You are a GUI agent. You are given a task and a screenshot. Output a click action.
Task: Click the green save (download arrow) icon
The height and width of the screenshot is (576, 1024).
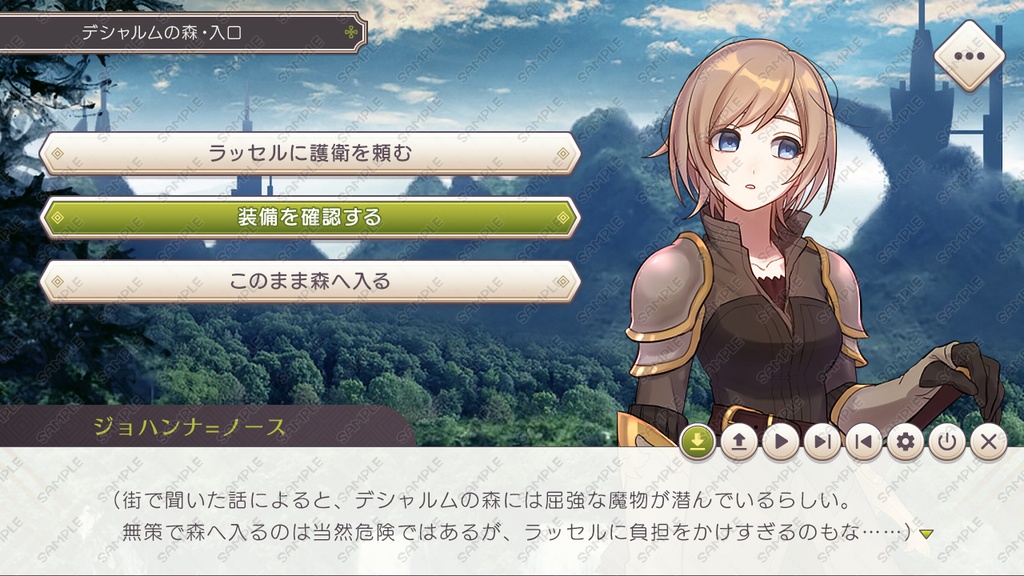pyautogui.click(x=697, y=441)
